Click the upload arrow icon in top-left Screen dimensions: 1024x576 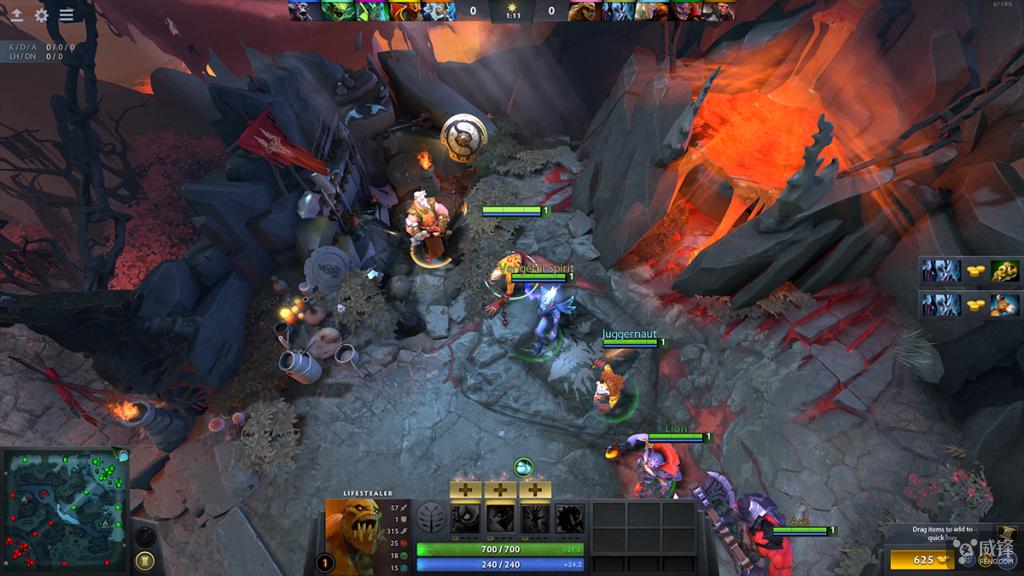(16, 15)
